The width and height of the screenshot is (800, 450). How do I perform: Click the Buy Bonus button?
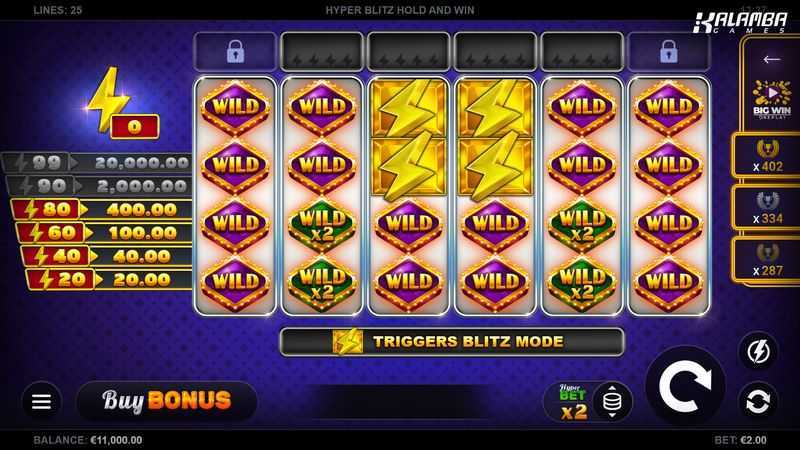166,401
